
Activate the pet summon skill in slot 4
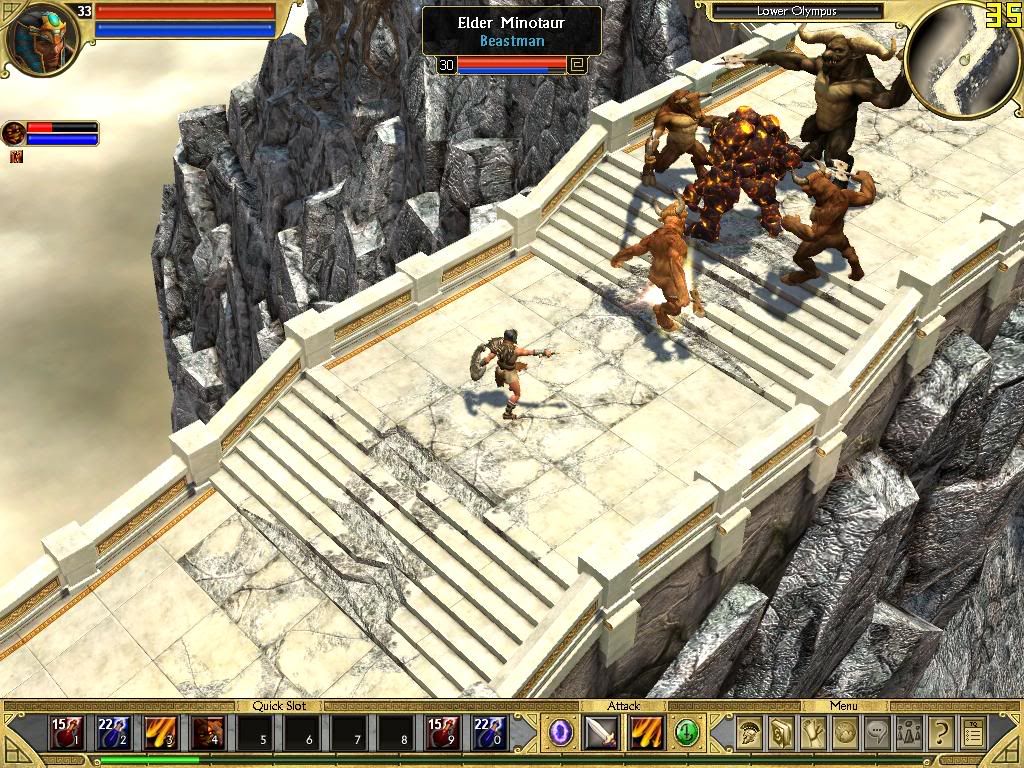click(x=207, y=734)
